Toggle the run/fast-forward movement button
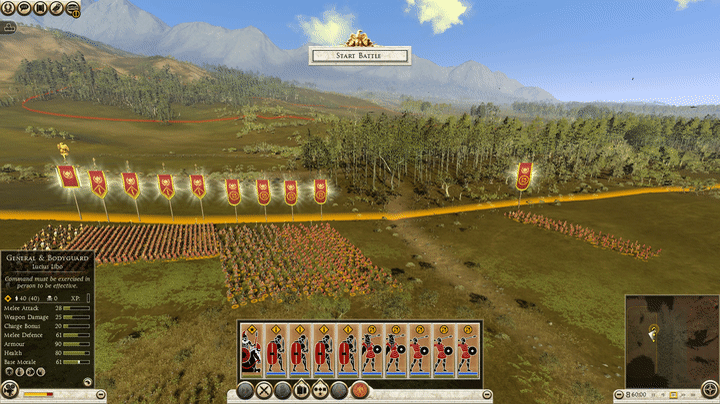Screen dimensions: 720x404 245,391
